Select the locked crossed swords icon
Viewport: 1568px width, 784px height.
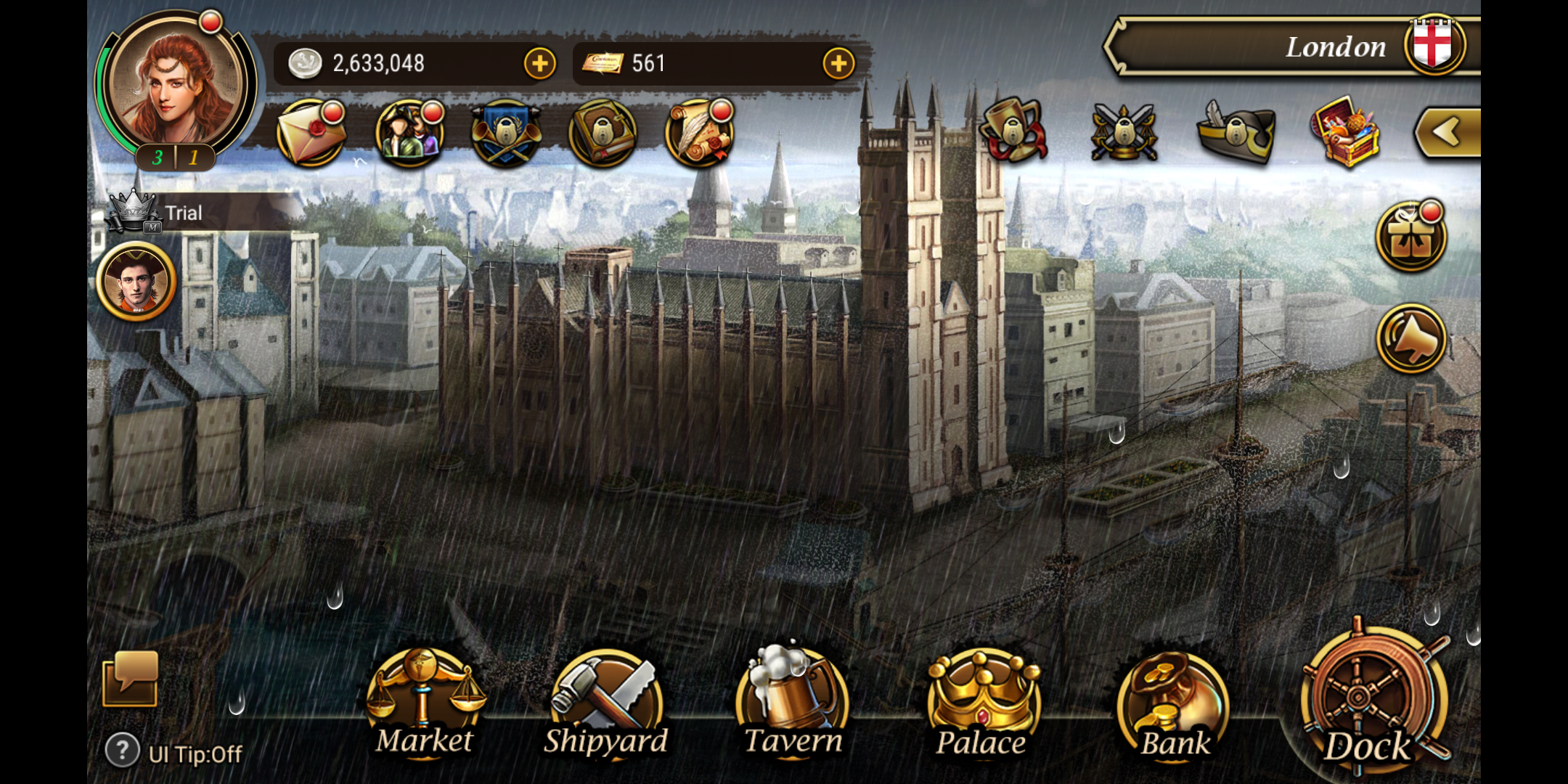(x=1124, y=132)
